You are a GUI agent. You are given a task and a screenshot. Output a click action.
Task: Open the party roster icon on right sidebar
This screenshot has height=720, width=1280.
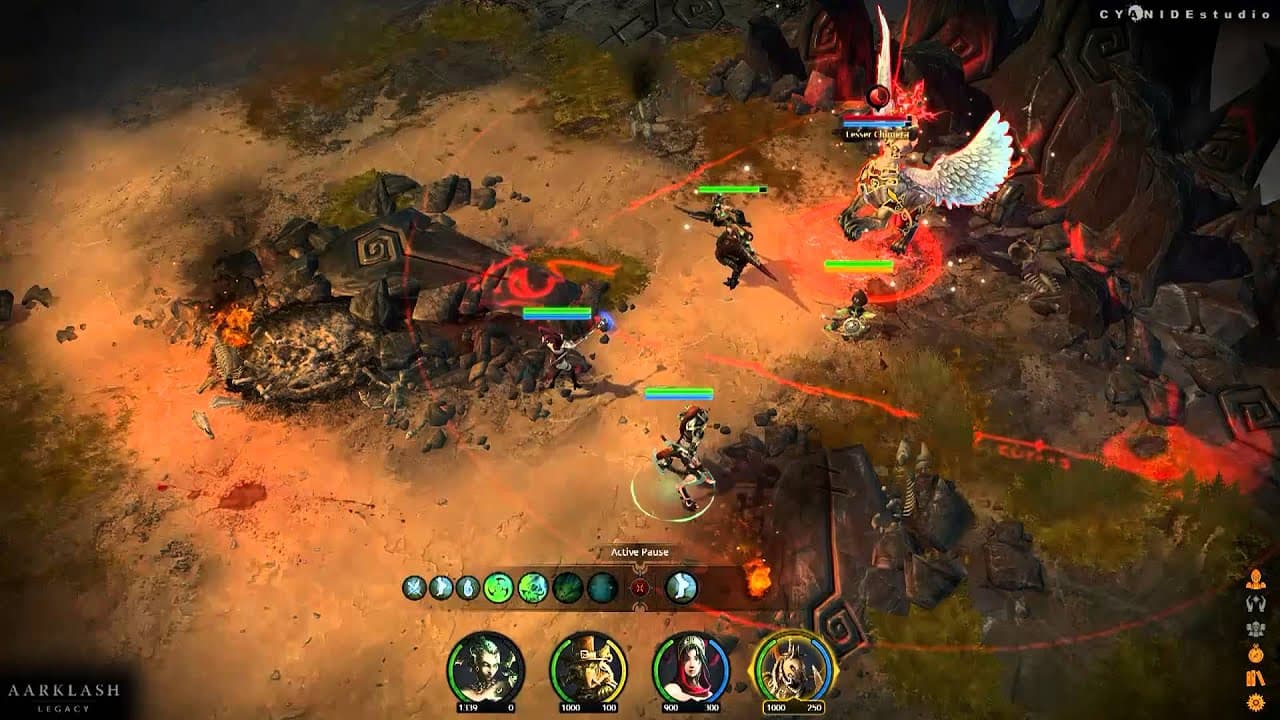pyautogui.click(x=1255, y=628)
